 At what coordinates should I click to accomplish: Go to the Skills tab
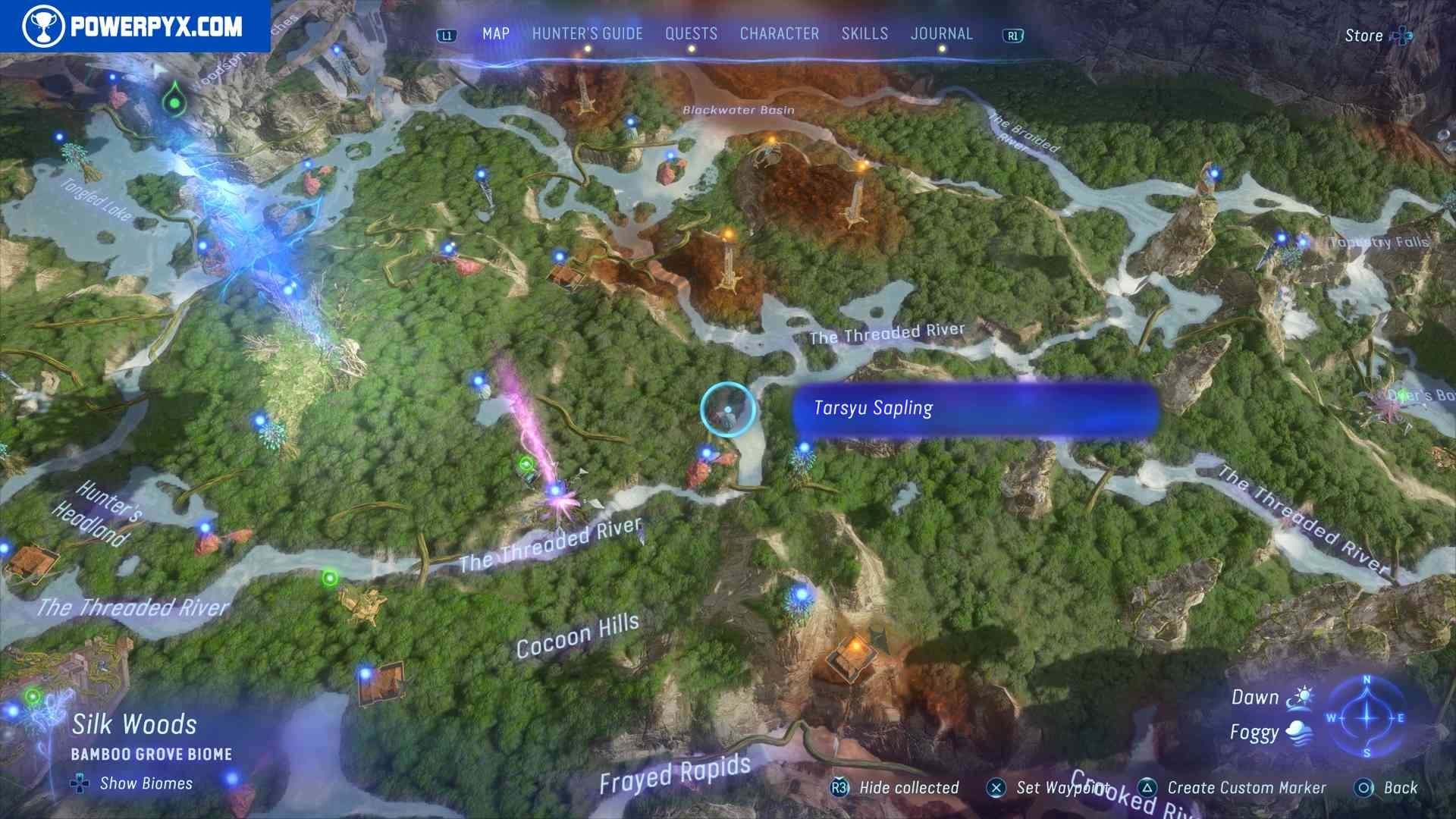click(864, 34)
